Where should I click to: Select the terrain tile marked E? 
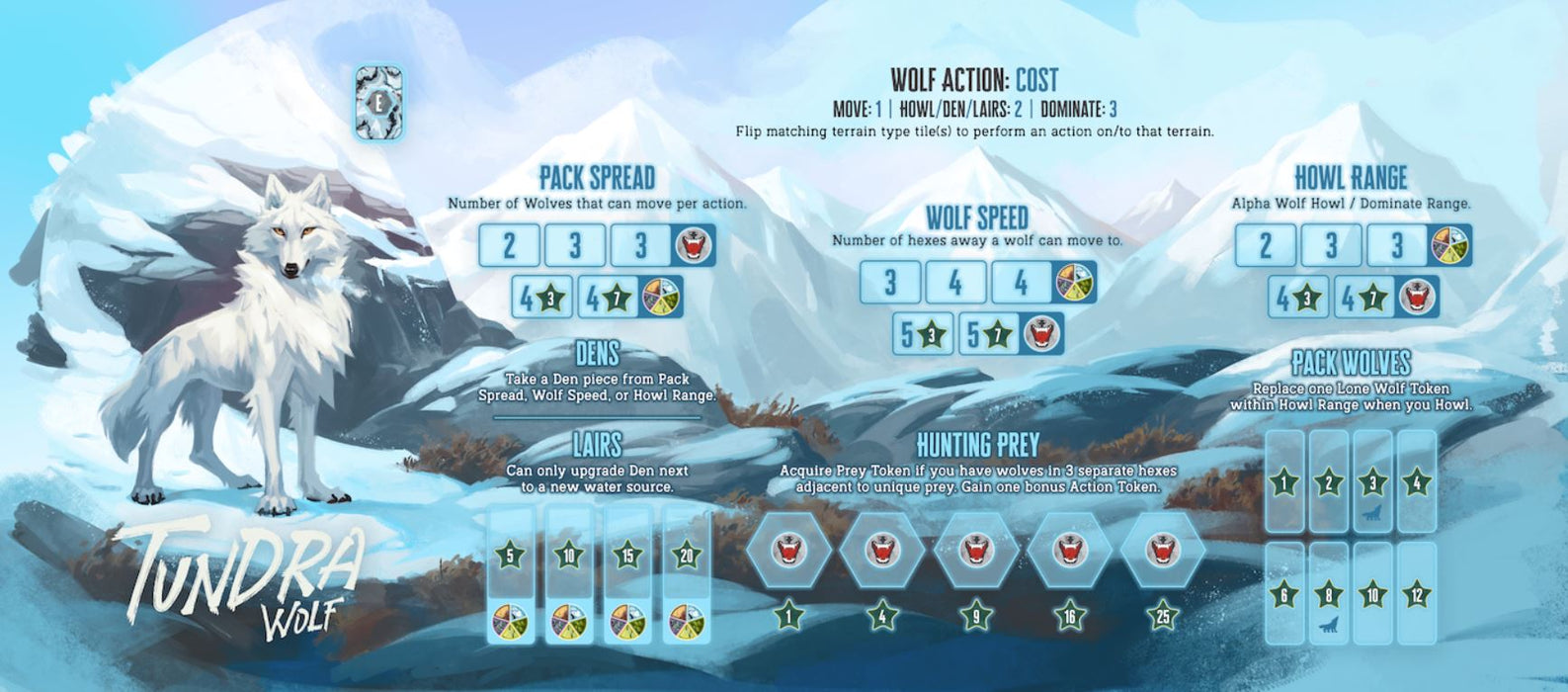(x=378, y=102)
